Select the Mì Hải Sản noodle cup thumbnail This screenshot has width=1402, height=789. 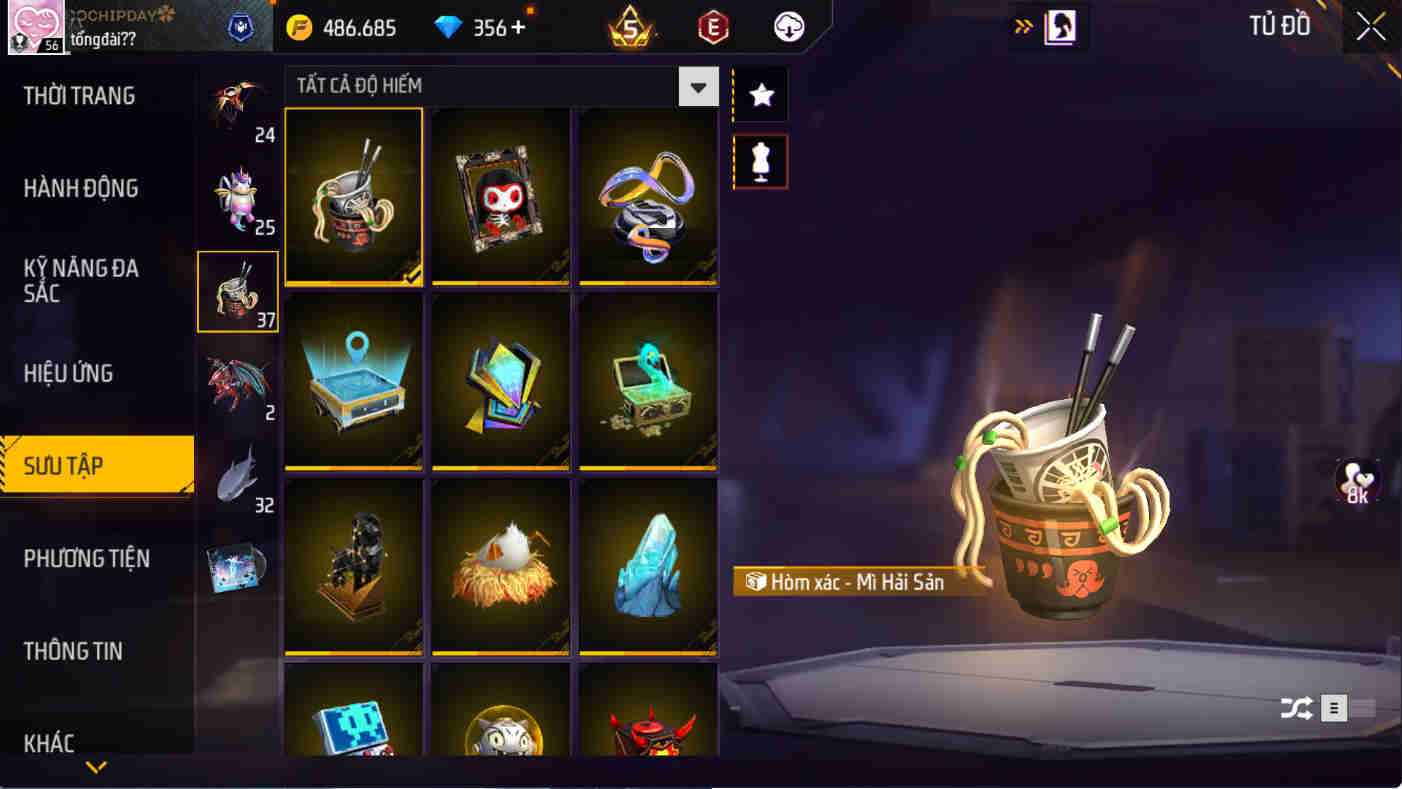pos(353,196)
